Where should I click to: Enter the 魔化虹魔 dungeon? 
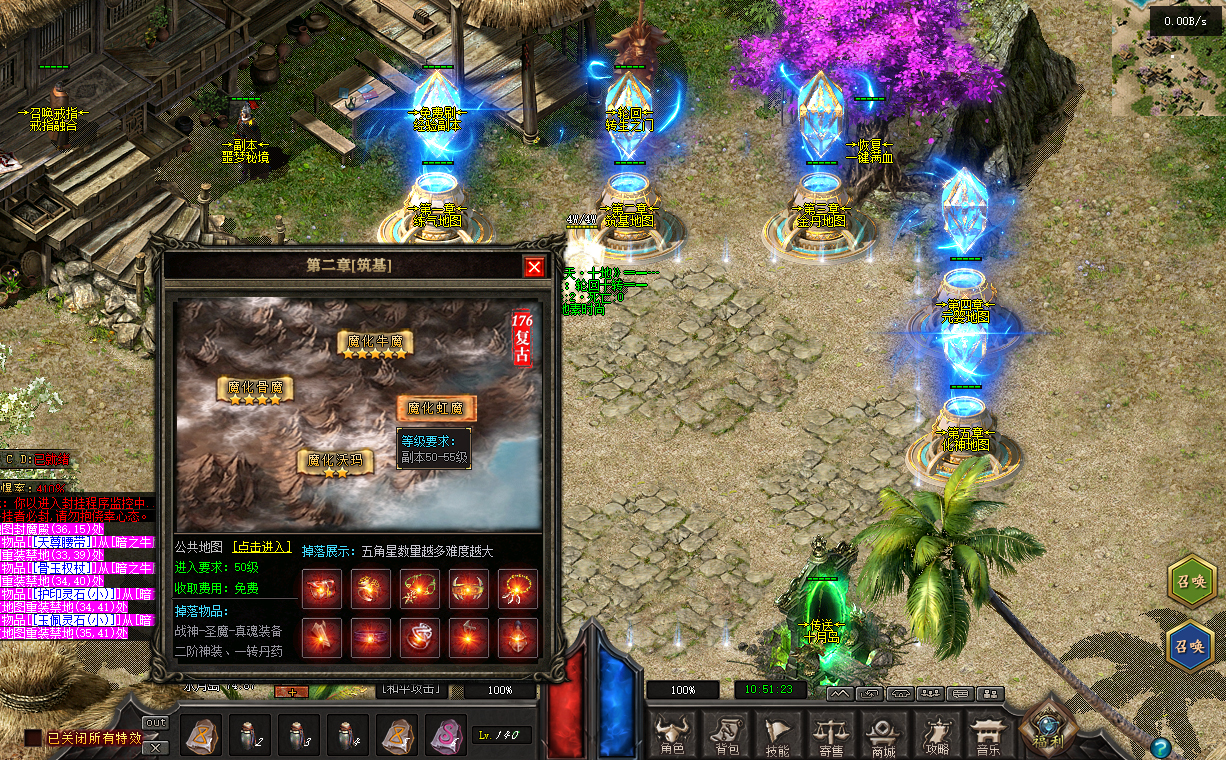pyautogui.click(x=436, y=407)
